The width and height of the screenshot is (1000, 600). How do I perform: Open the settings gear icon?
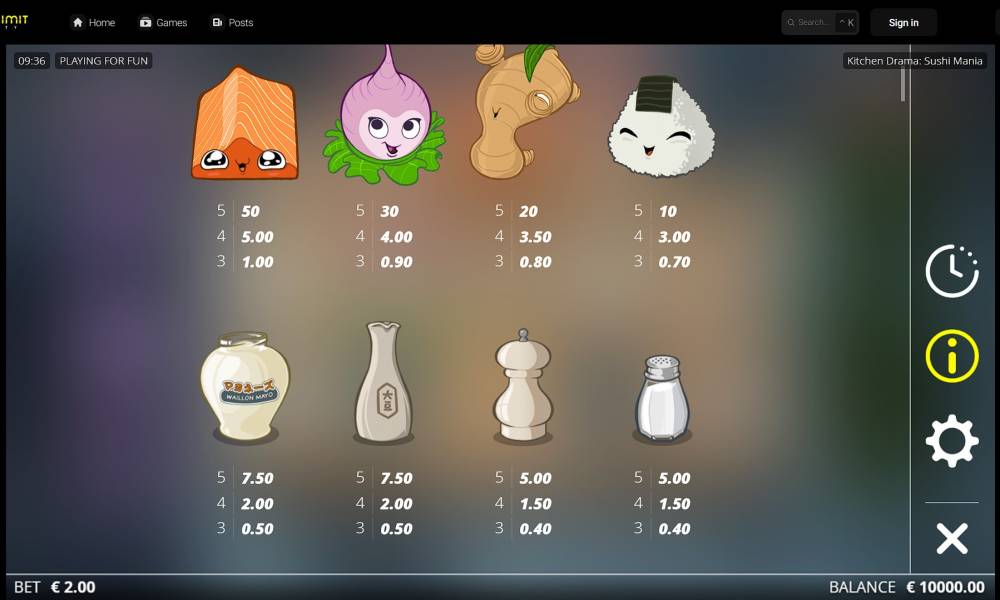click(951, 441)
